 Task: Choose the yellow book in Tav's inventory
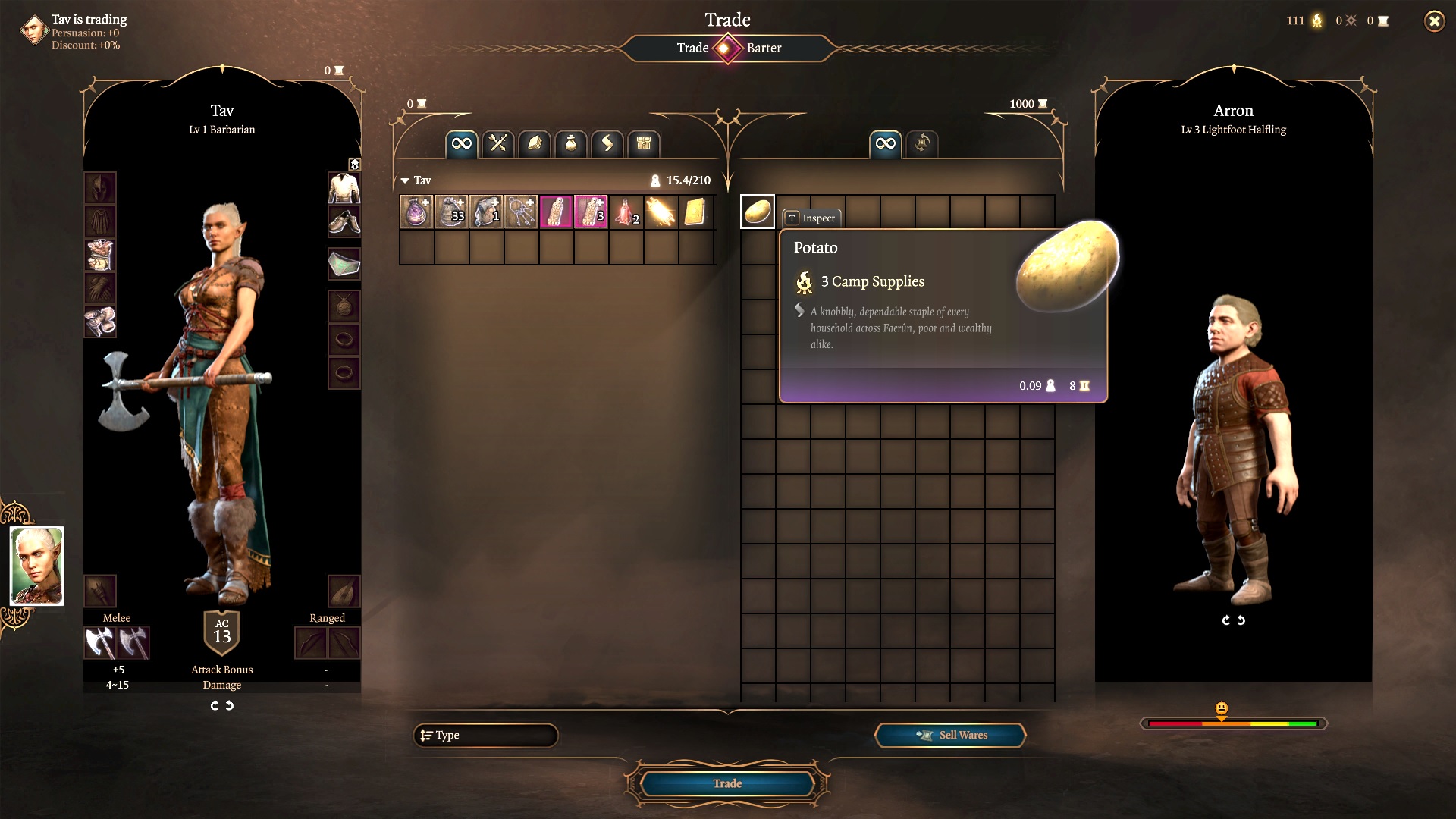695,212
